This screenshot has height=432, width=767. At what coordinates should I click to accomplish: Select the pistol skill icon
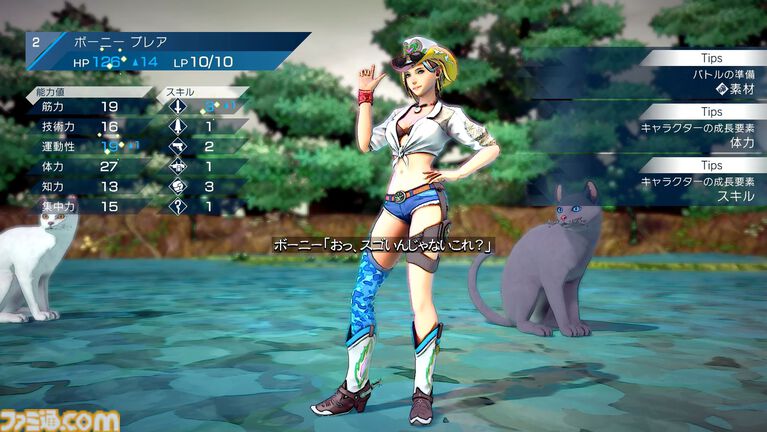pos(177,147)
